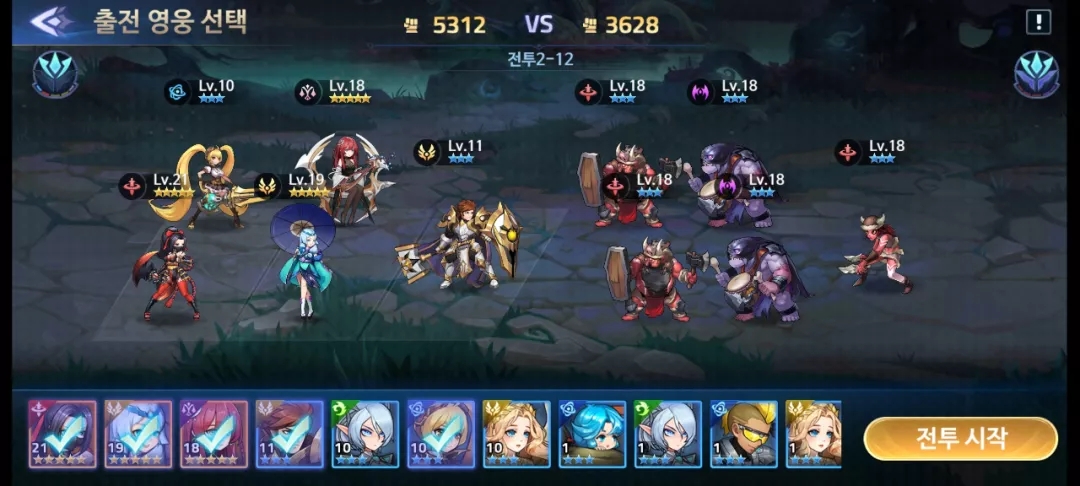Pick the hero portrait wearing yellow sunglasses
This screenshot has height=486, width=1080.
tap(744, 435)
